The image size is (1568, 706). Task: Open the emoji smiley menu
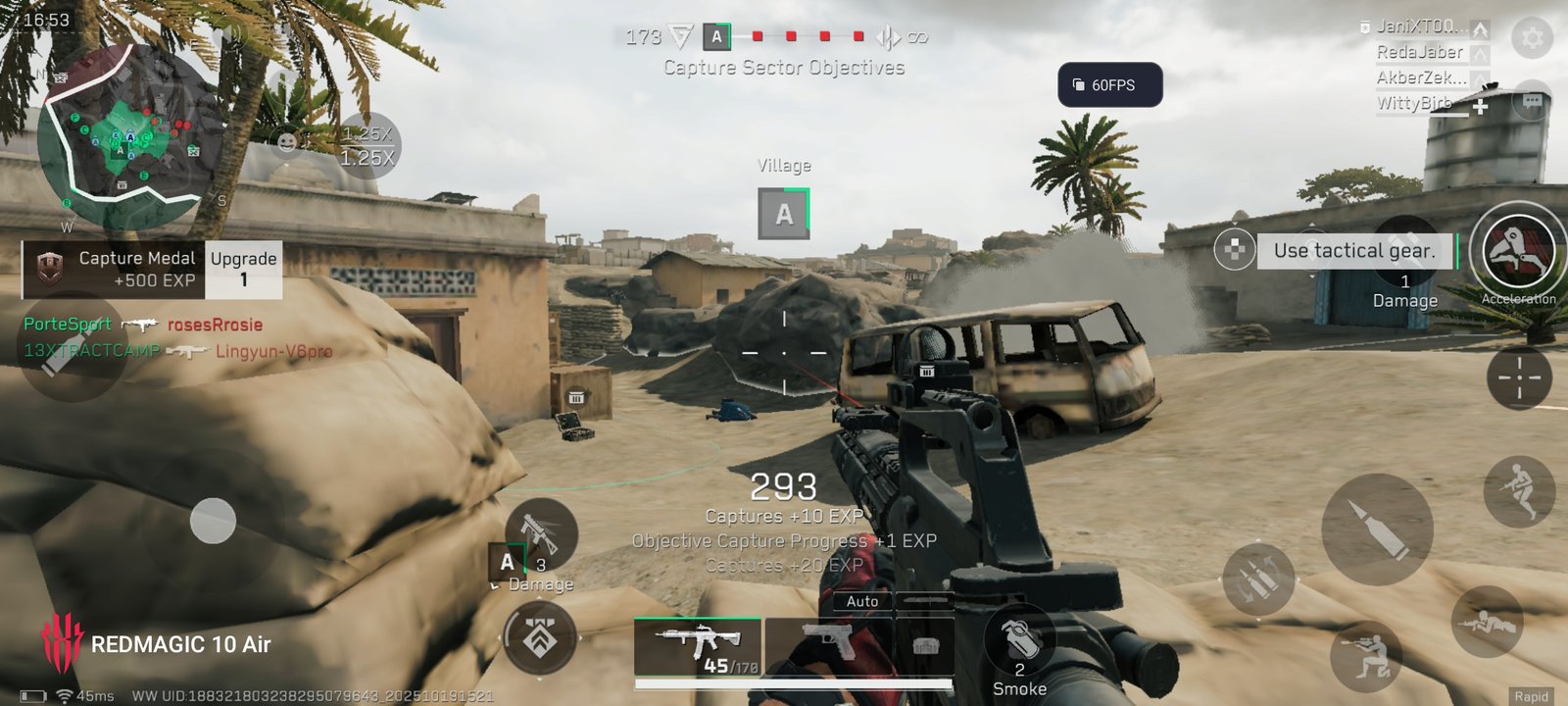click(287, 143)
